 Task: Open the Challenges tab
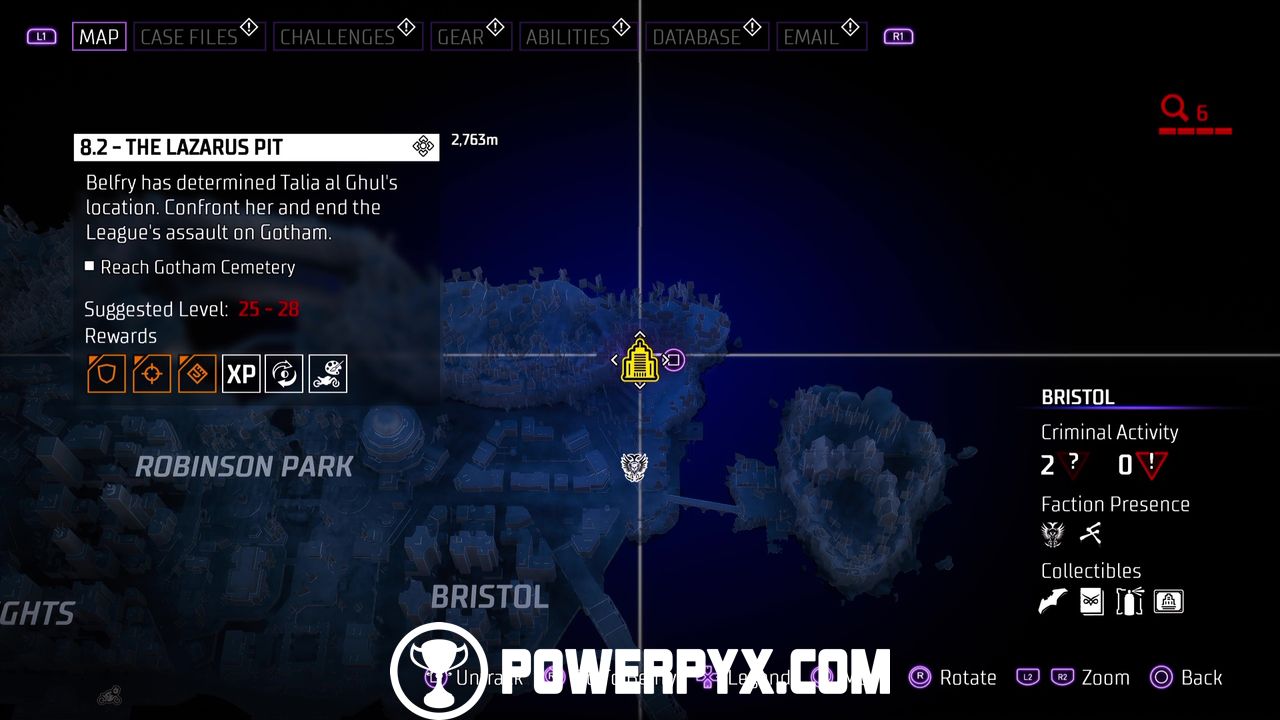337,37
